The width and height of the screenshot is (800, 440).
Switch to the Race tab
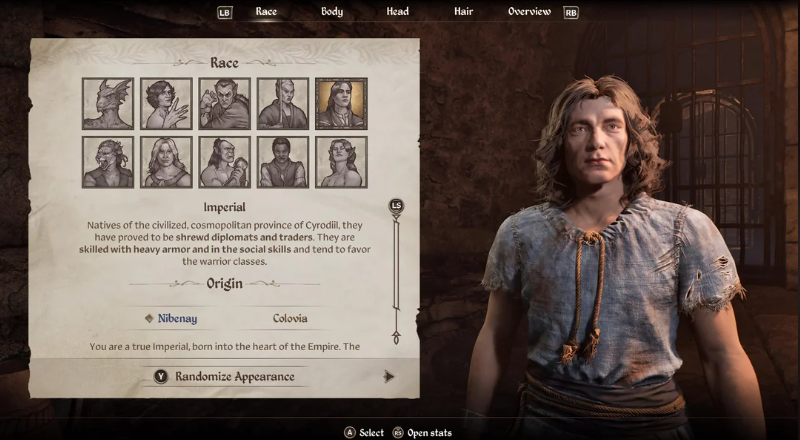266,12
